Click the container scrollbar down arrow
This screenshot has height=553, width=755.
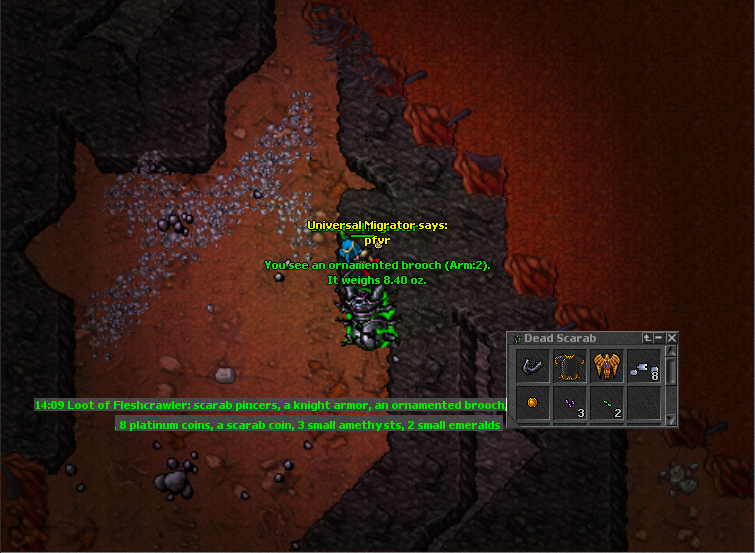(x=672, y=420)
